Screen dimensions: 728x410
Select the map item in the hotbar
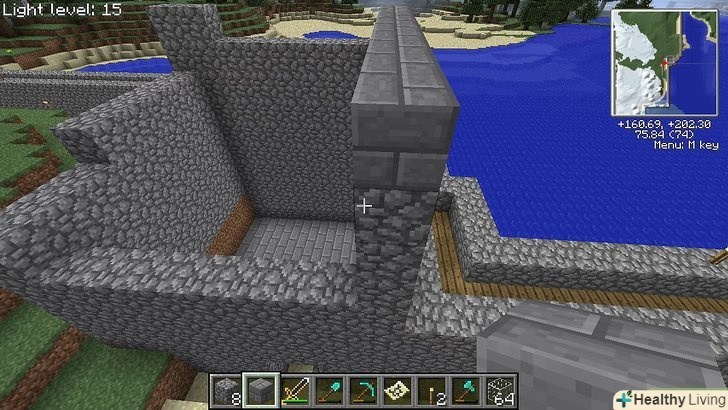pos(398,391)
